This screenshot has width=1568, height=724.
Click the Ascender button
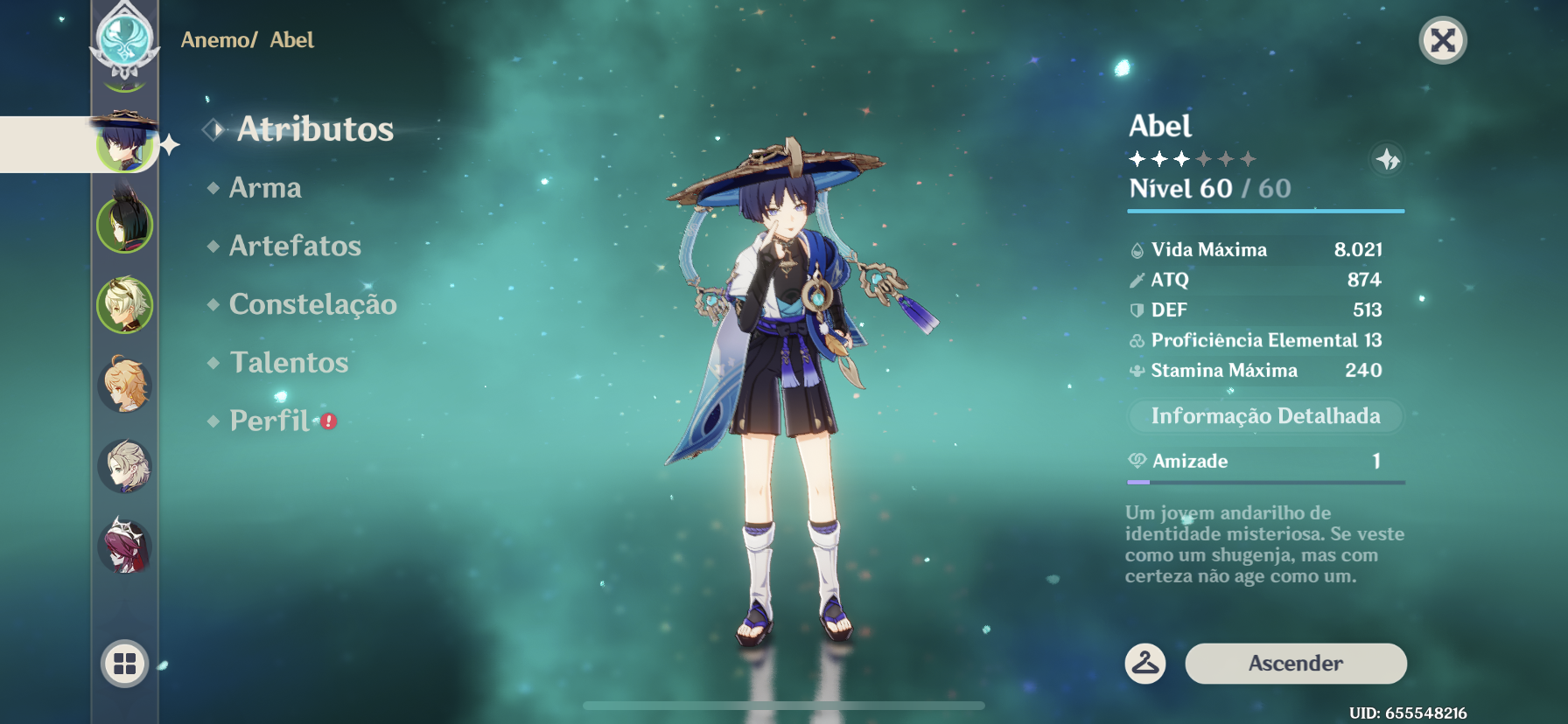click(x=1296, y=664)
